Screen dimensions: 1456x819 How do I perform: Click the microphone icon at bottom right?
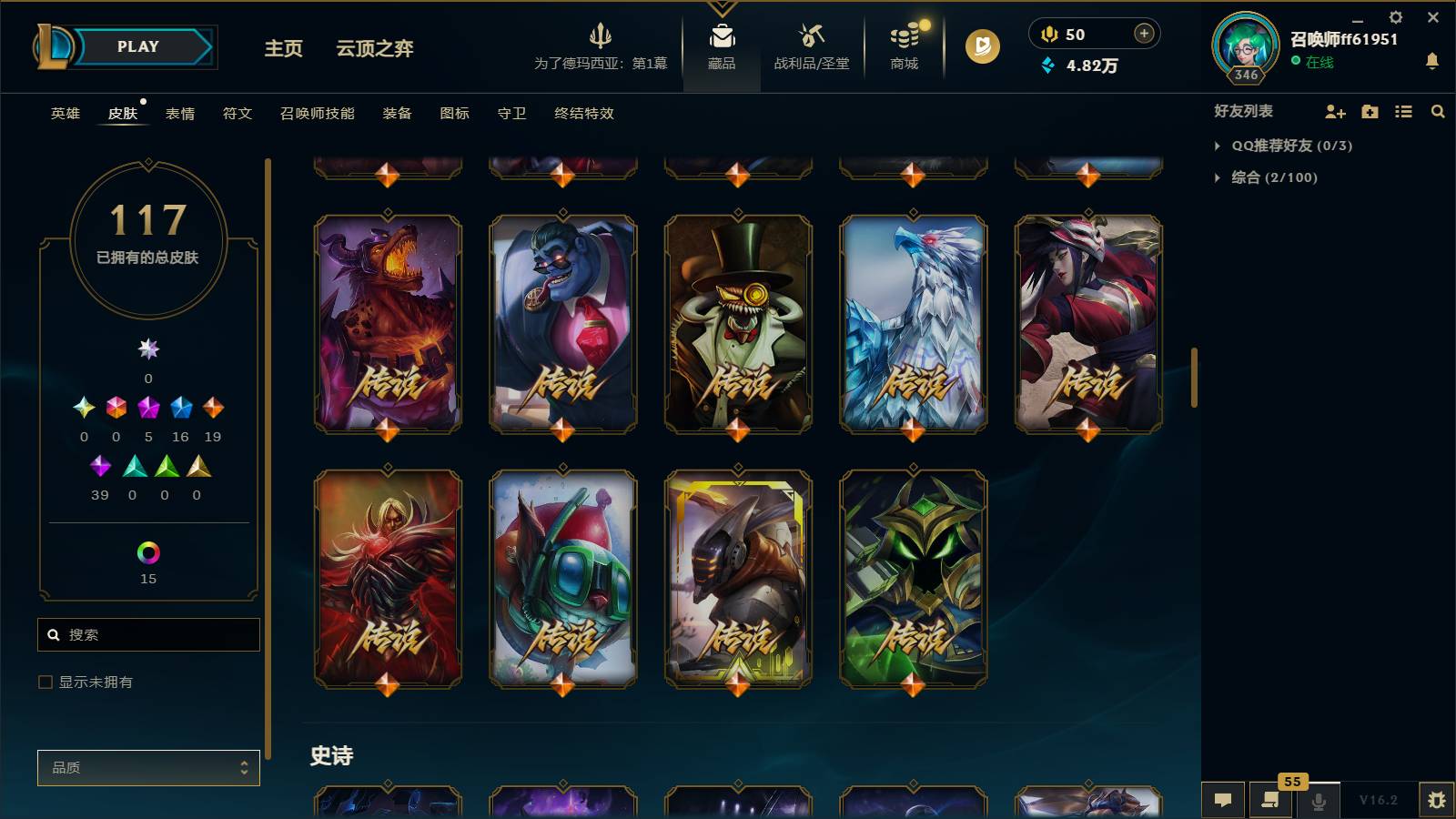click(1318, 801)
